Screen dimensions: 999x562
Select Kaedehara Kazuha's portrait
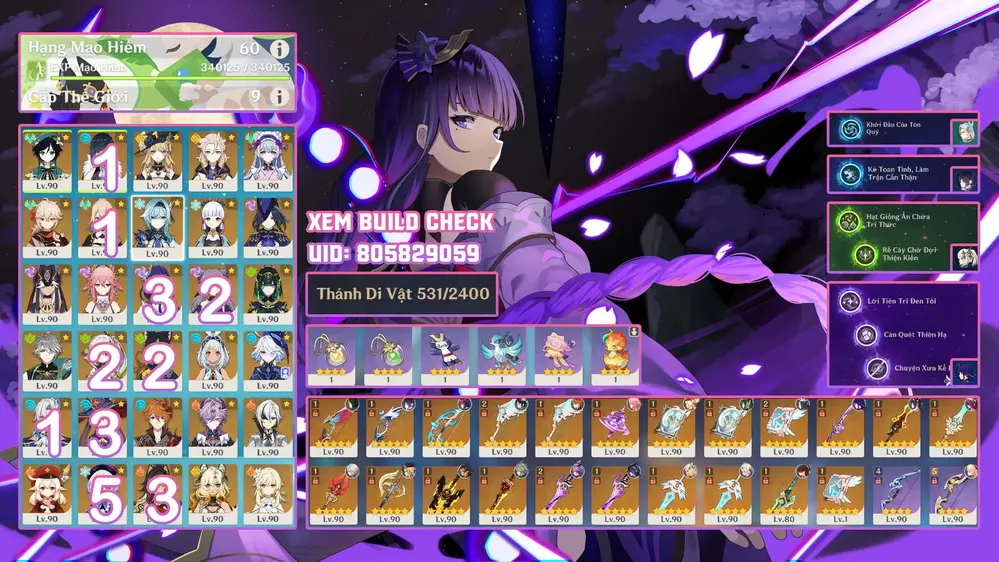coord(46,227)
